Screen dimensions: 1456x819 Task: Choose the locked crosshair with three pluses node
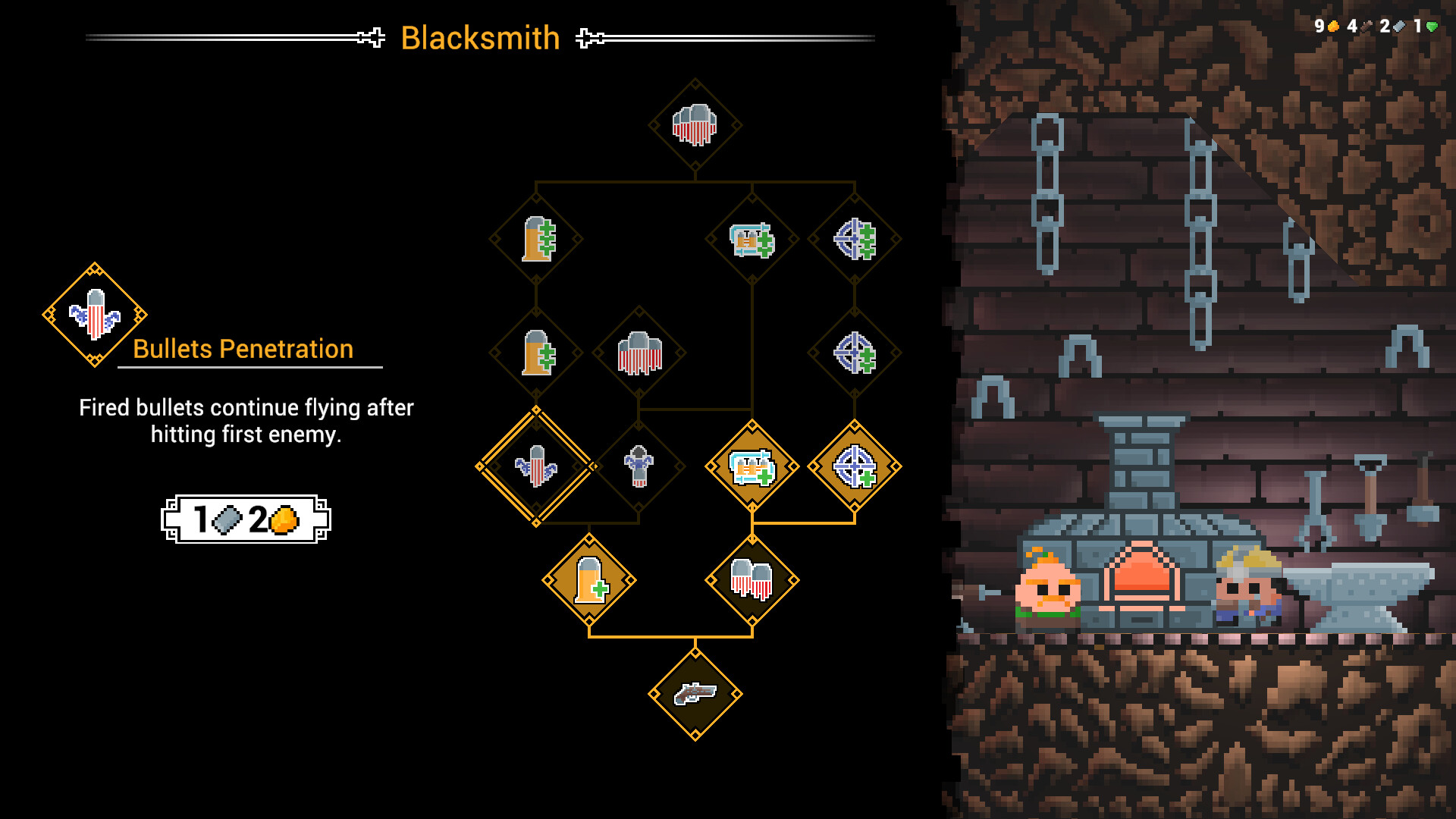point(855,239)
